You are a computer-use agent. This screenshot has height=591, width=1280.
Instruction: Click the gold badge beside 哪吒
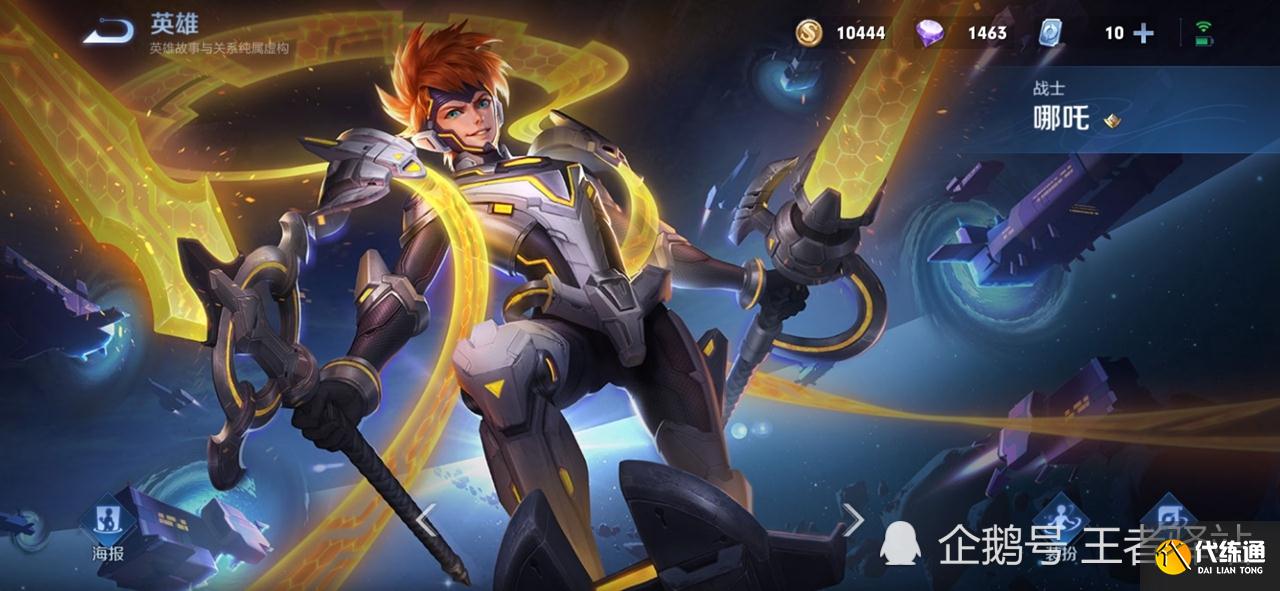point(1111,121)
